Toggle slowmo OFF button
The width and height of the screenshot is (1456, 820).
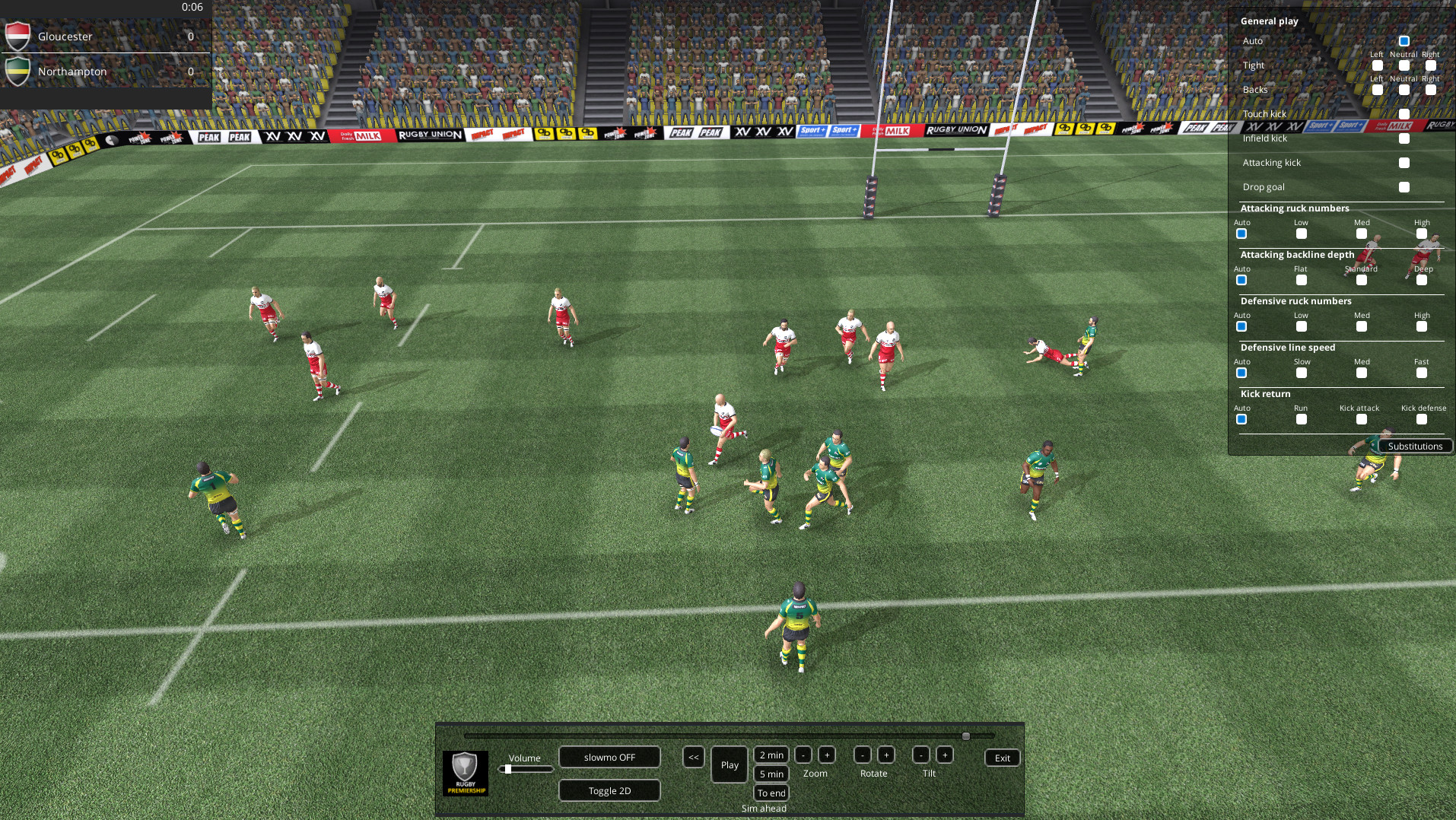click(609, 757)
